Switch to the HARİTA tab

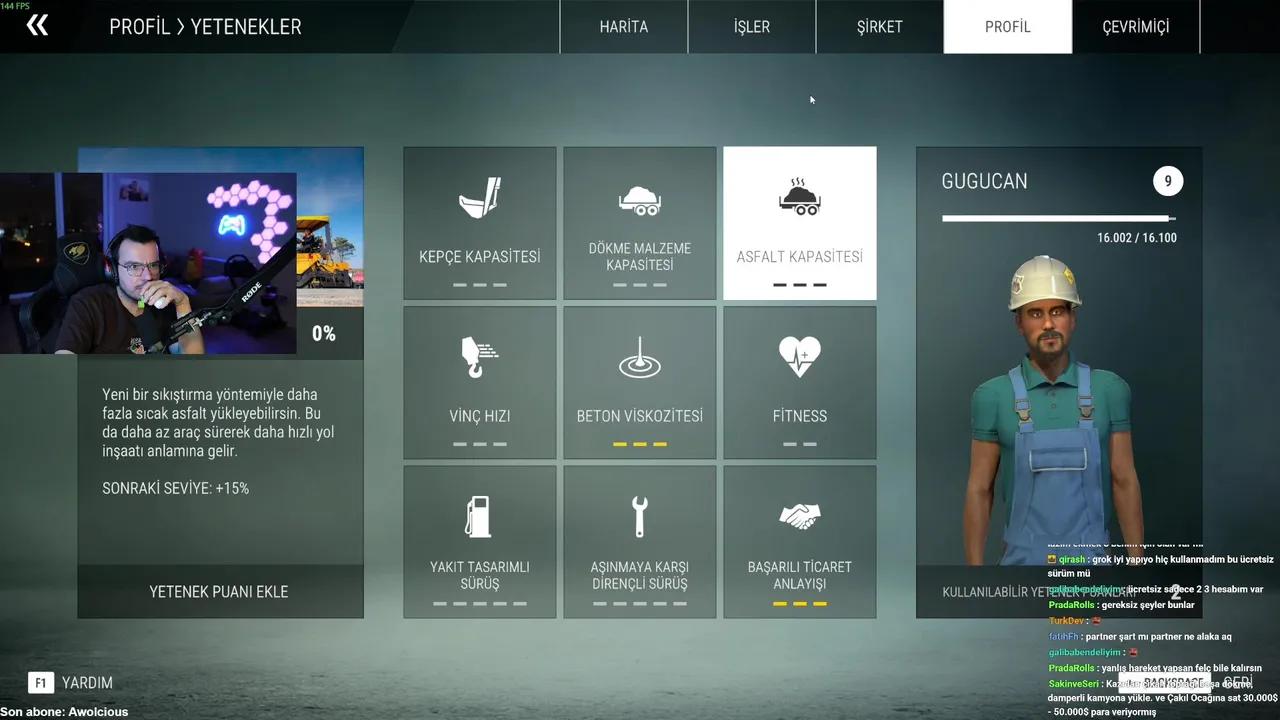623,27
